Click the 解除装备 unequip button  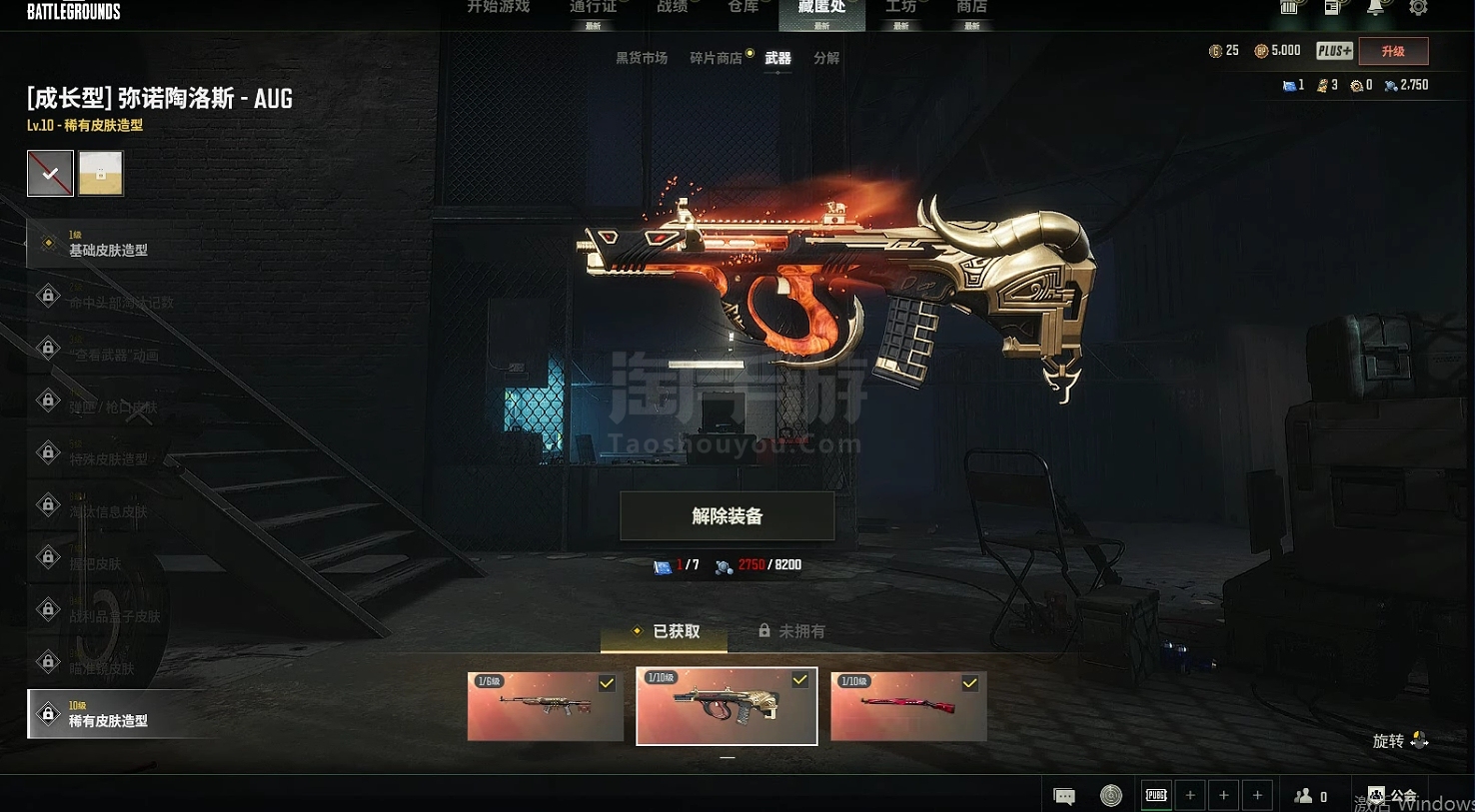[727, 516]
